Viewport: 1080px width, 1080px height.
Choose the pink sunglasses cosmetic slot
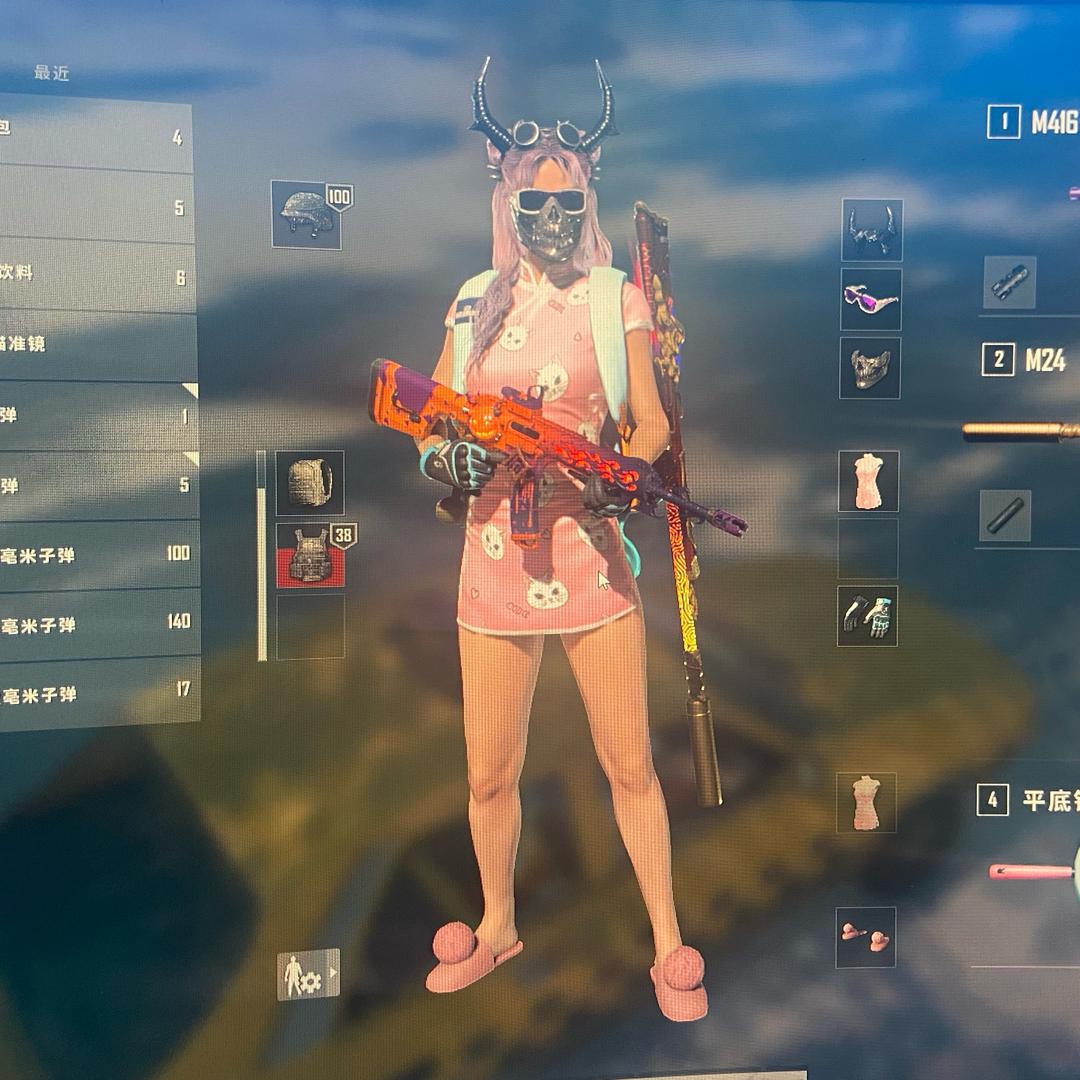pyautogui.click(x=871, y=299)
